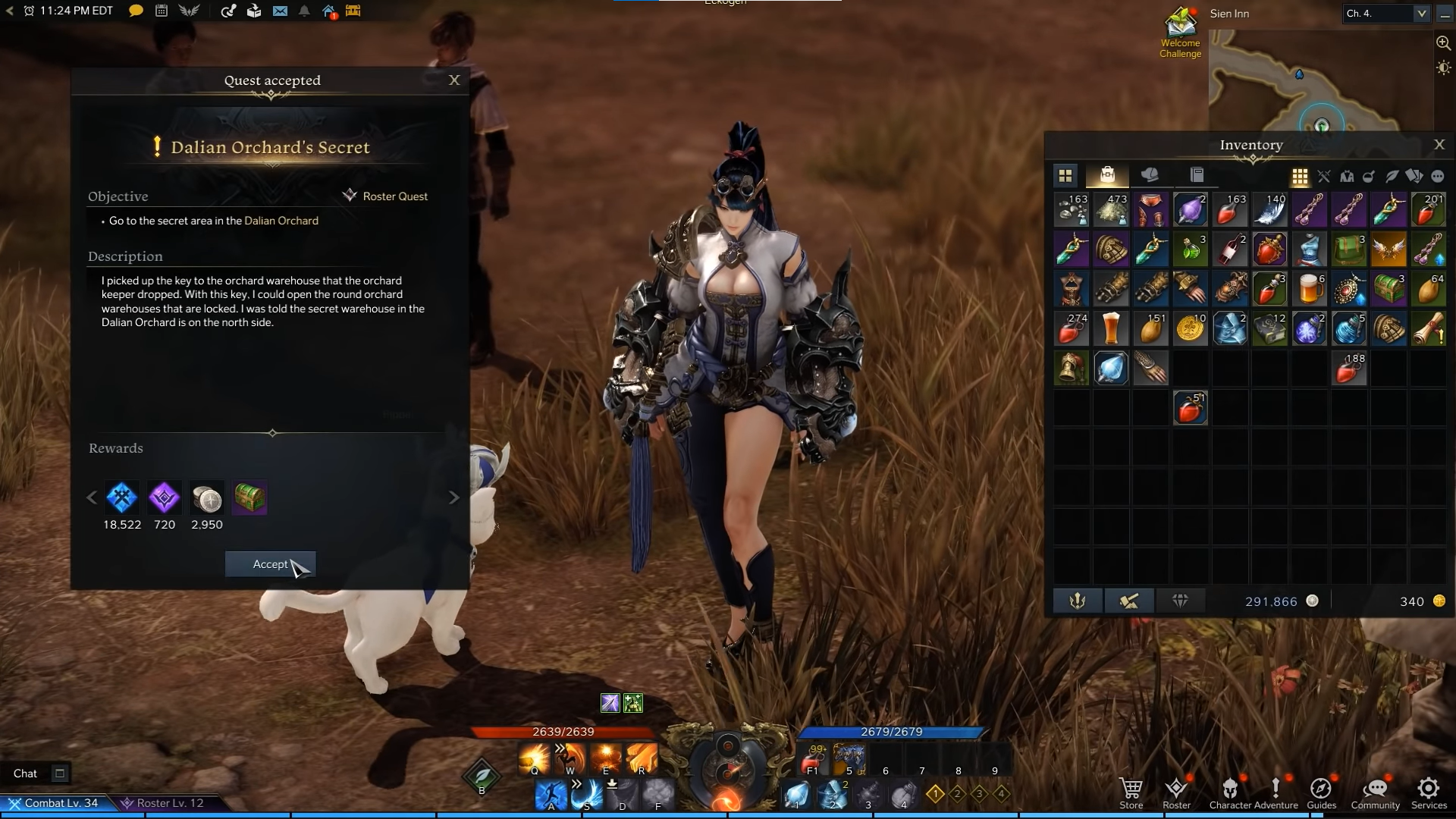Open the channel Ch. 4 dropdown
This screenshot has height=819, width=1456.
point(1420,14)
